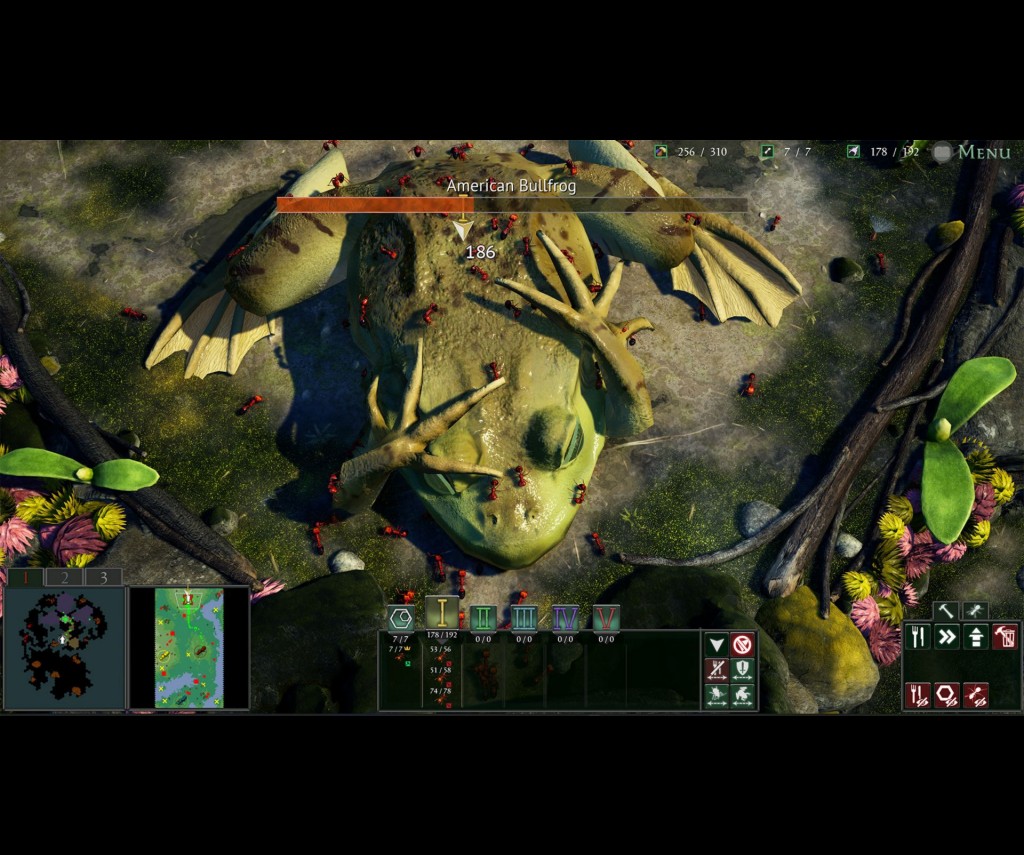This screenshot has height=855, width=1024.
Task: Activate the upward arrow upgrade button
Action: click(975, 636)
